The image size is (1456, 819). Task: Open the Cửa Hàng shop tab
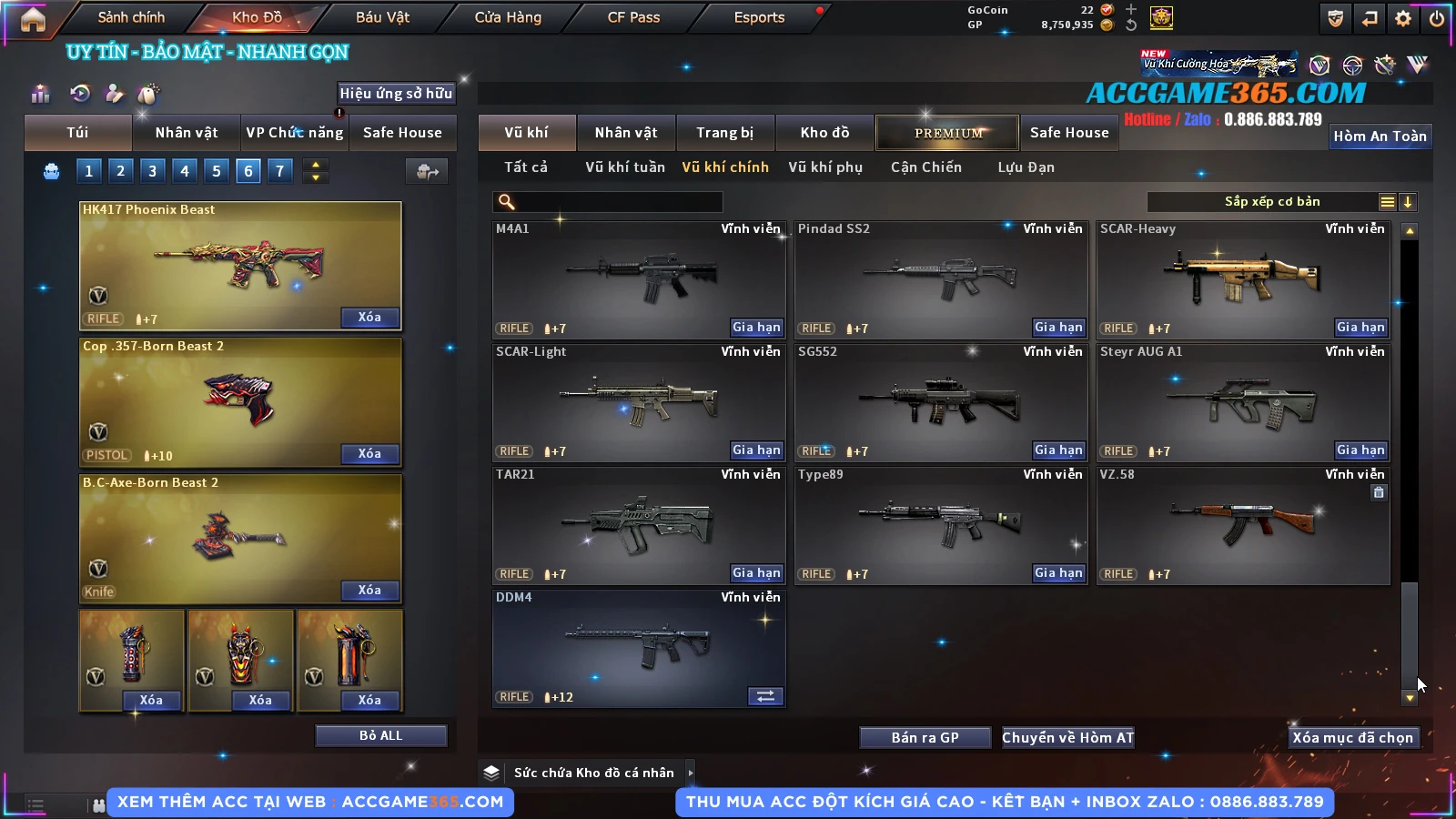coord(508,17)
